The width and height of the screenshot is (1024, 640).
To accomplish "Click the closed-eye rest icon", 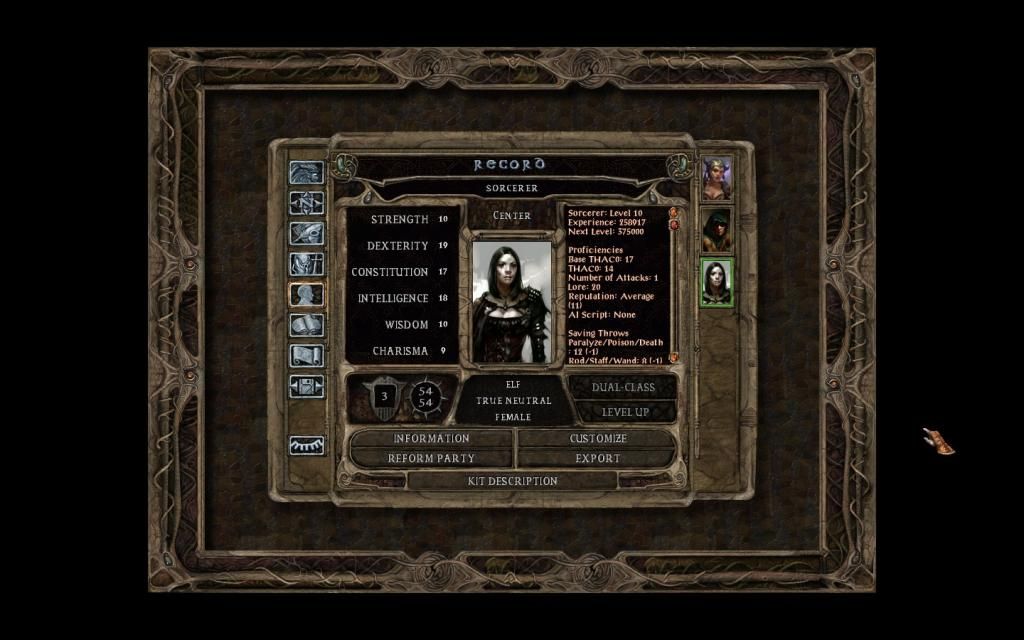I will pos(306,446).
